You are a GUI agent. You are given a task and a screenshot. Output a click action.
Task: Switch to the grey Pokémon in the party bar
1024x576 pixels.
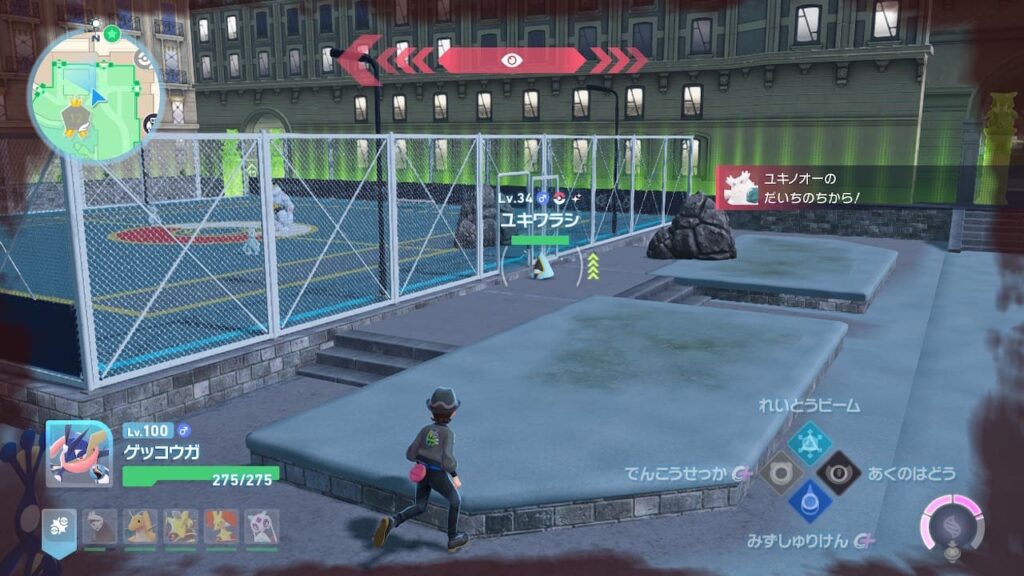[99, 527]
